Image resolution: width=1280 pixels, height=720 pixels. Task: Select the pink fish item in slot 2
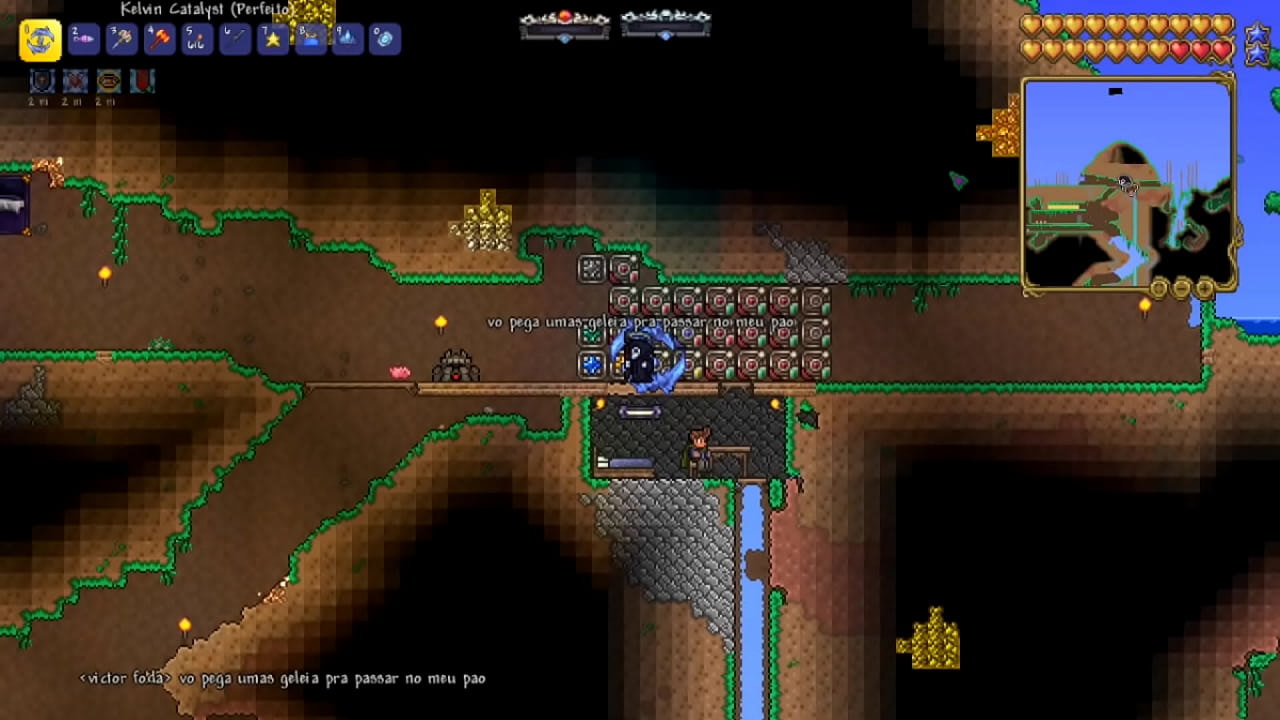click(x=83, y=39)
